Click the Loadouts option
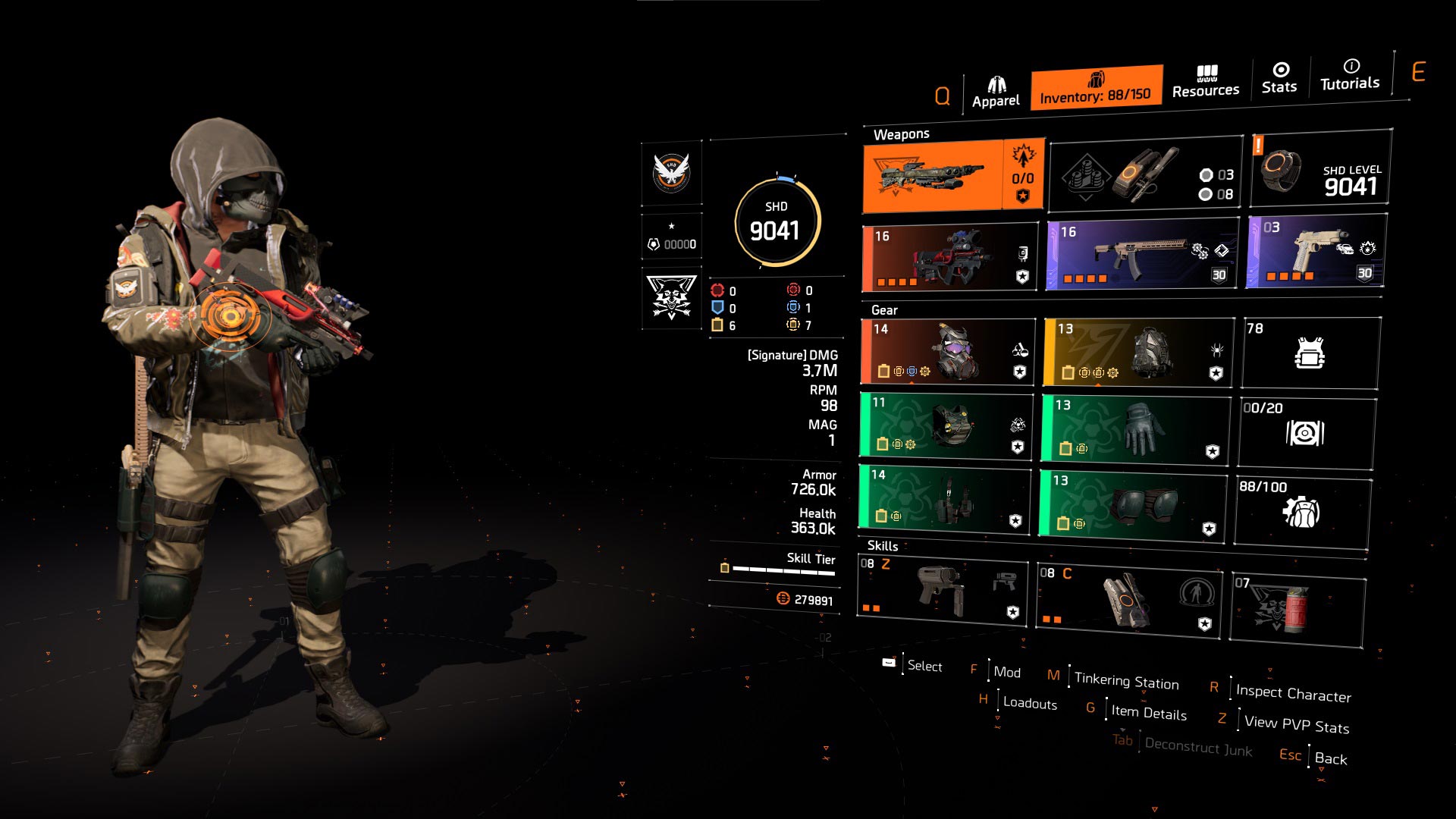The height and width of the screenshot is (819, 1456). pos(1029,703)
